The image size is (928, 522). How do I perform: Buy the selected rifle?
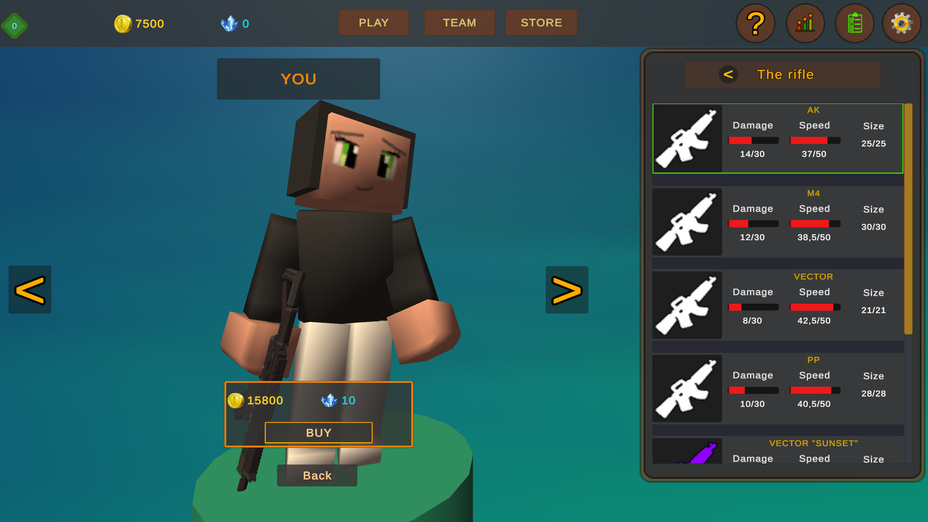pyautogui.click(x=318, y=432)
